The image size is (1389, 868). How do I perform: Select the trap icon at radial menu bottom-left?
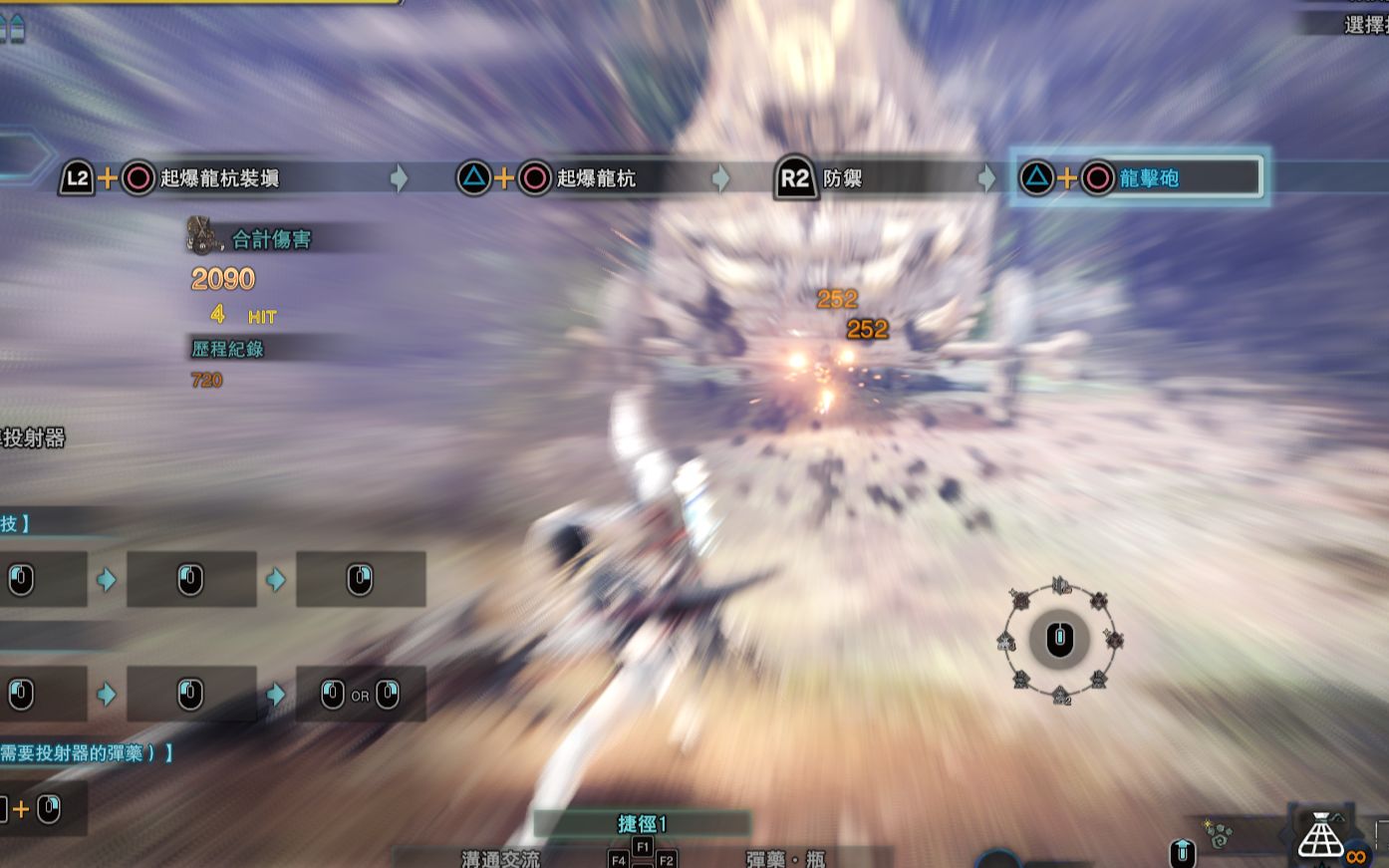[1020, 680]
